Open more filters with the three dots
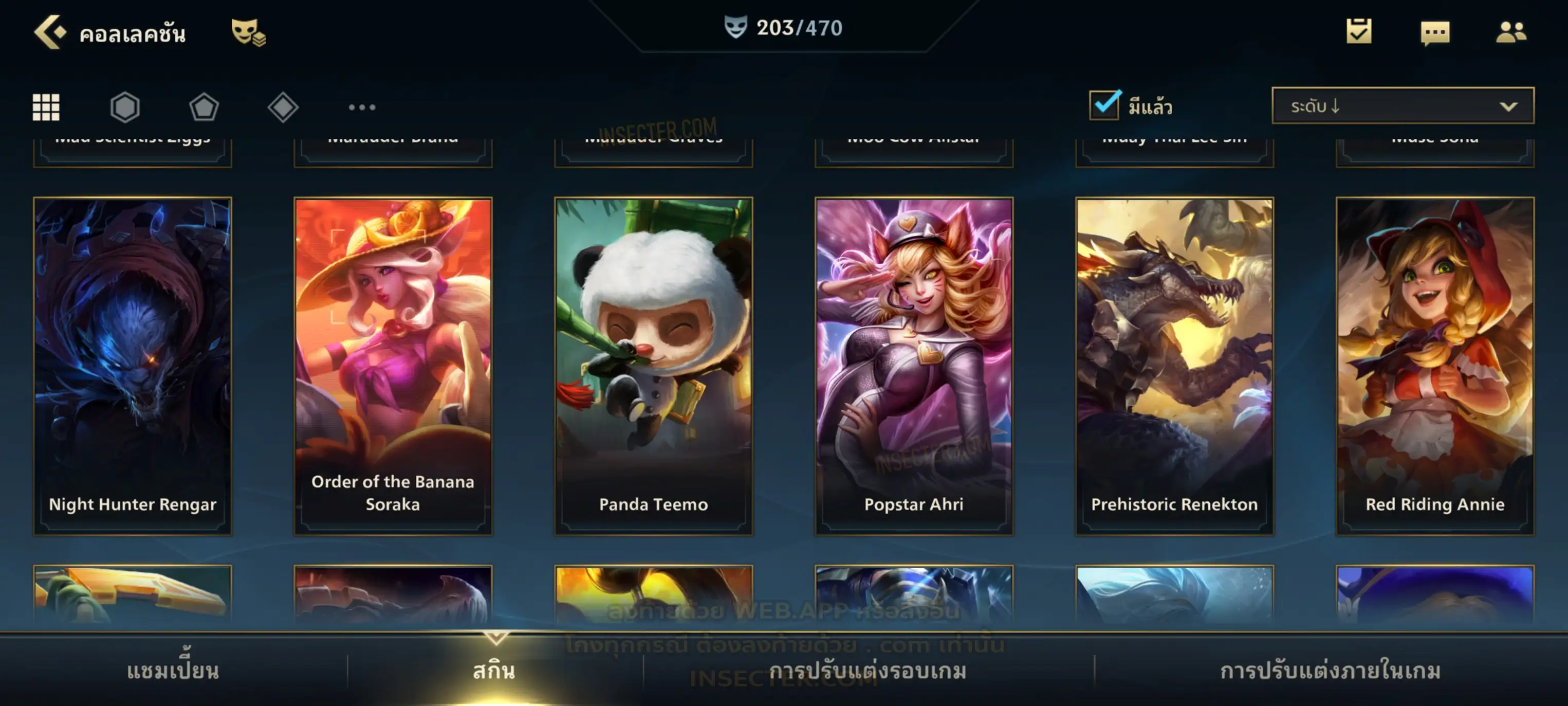The image size is (1568, 706). click(362, 107)
